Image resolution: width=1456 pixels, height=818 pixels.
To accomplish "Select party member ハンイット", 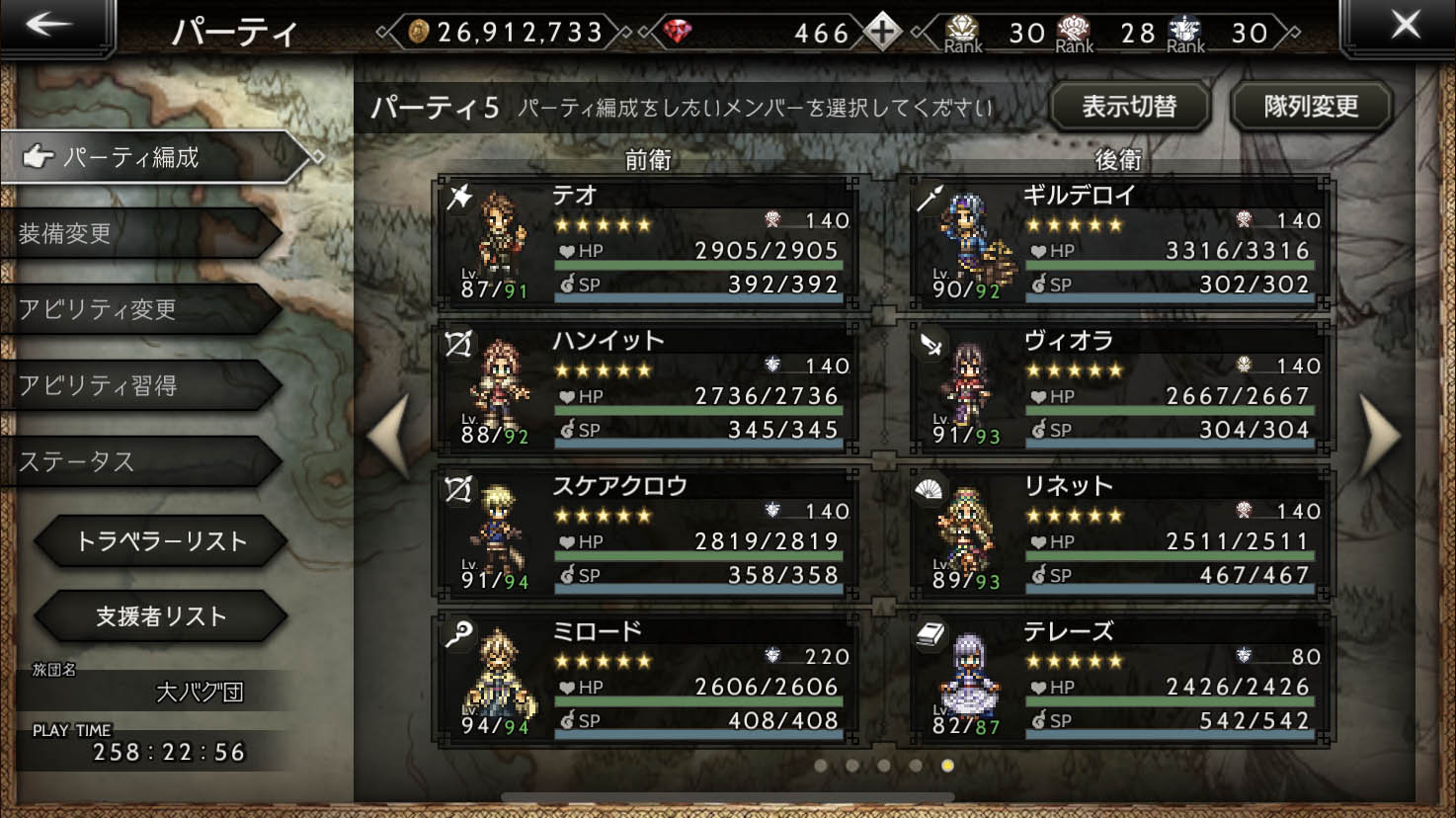I will 649,387.
